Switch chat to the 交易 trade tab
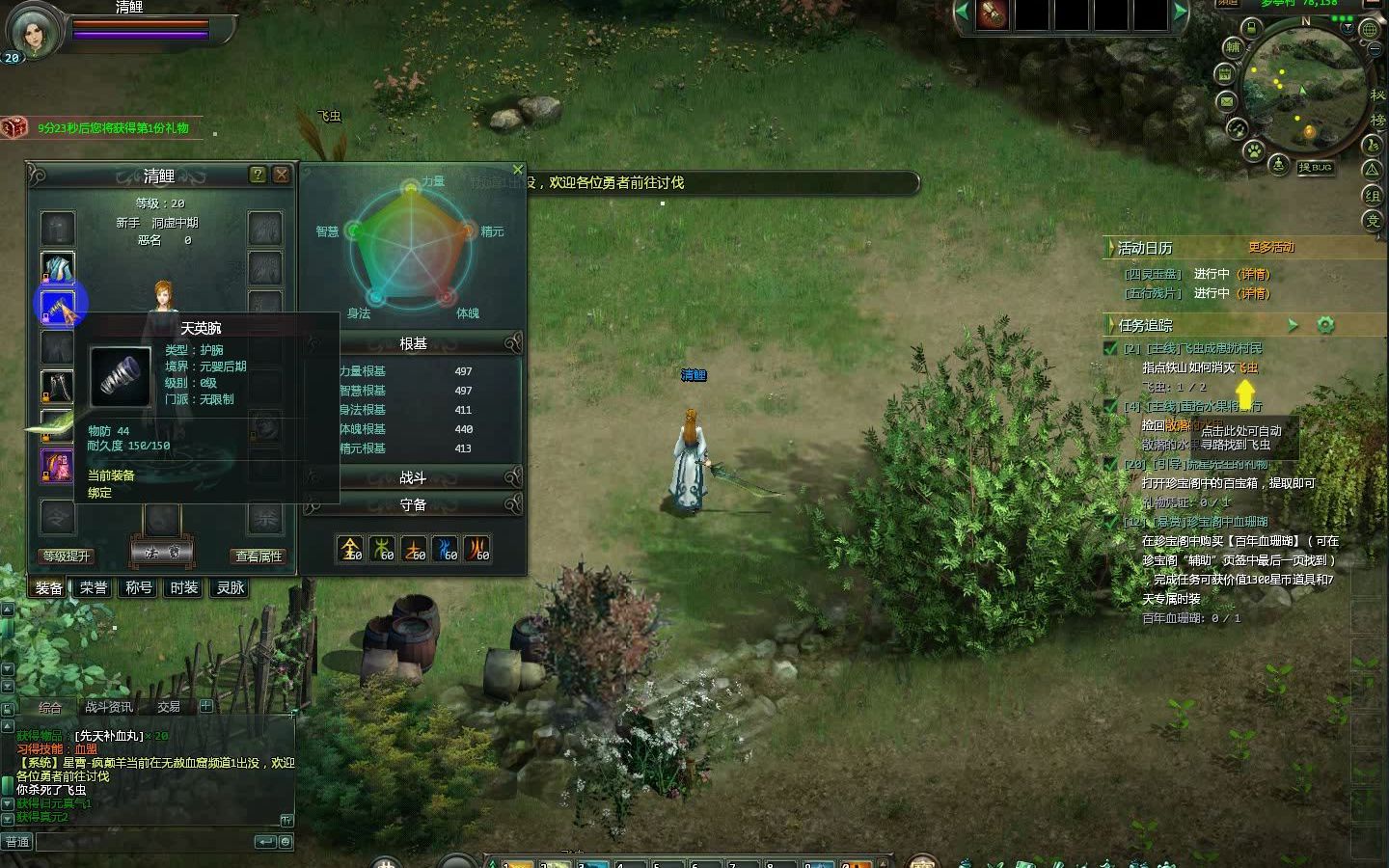The width and height of the screenshot is (1389, 868). point(169,707)
